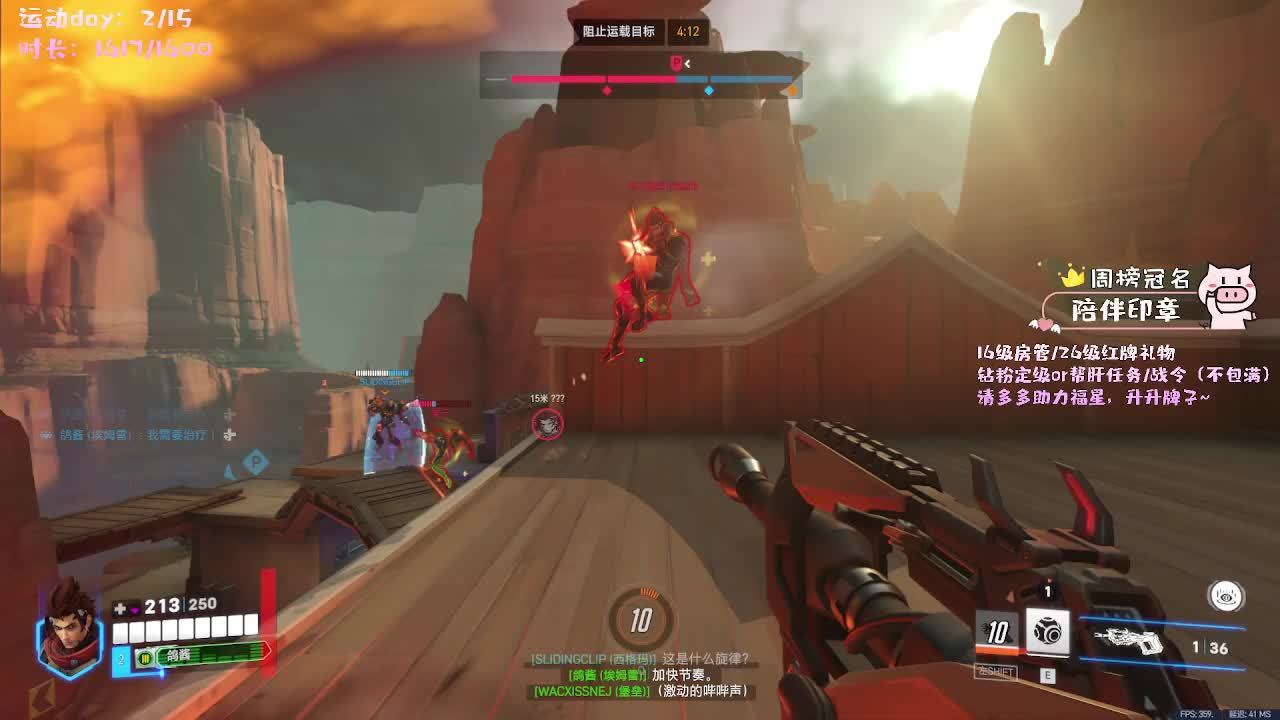Click the 15米 enemy ping marker
Image resolution: width=1280 pixels, height=720 pixels.
547,424
